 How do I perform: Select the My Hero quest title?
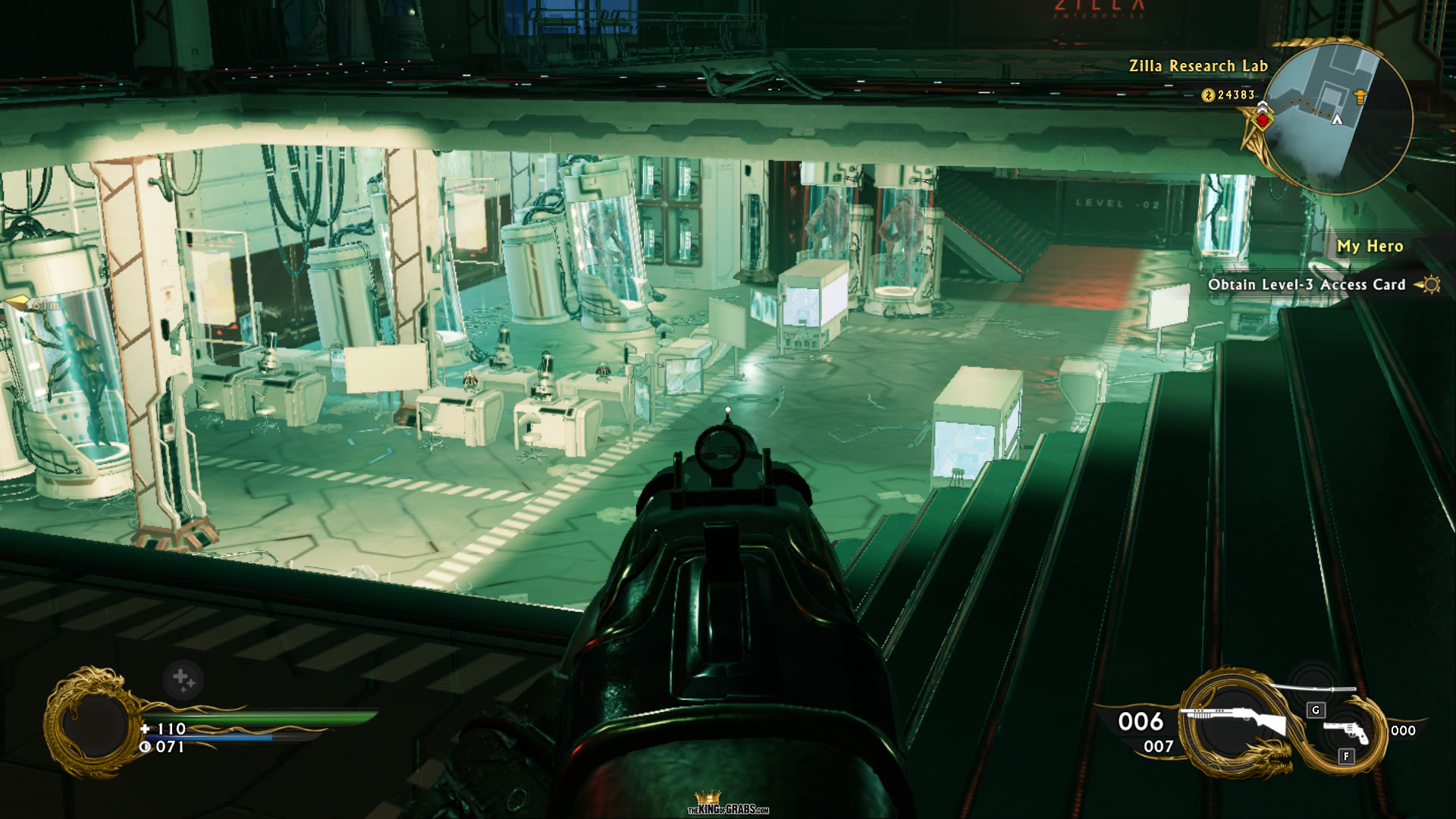point(1369,246)
